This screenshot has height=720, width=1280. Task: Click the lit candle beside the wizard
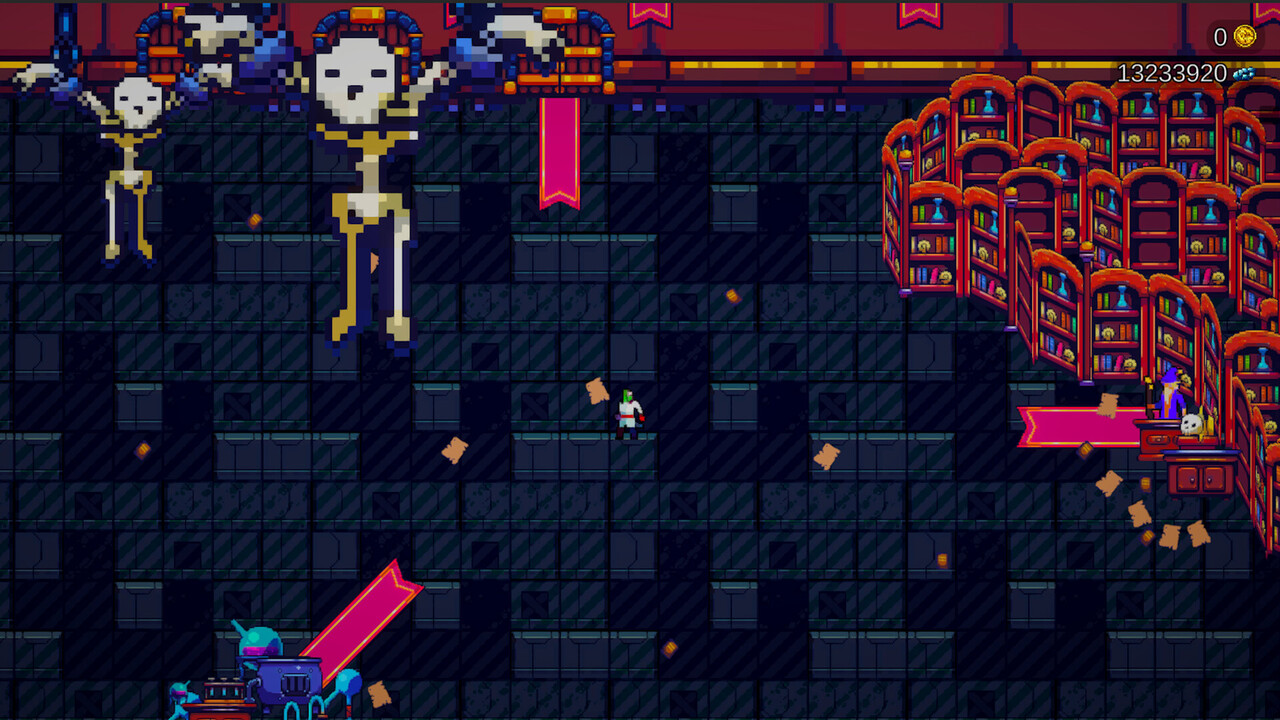[x=1150, y=393]
